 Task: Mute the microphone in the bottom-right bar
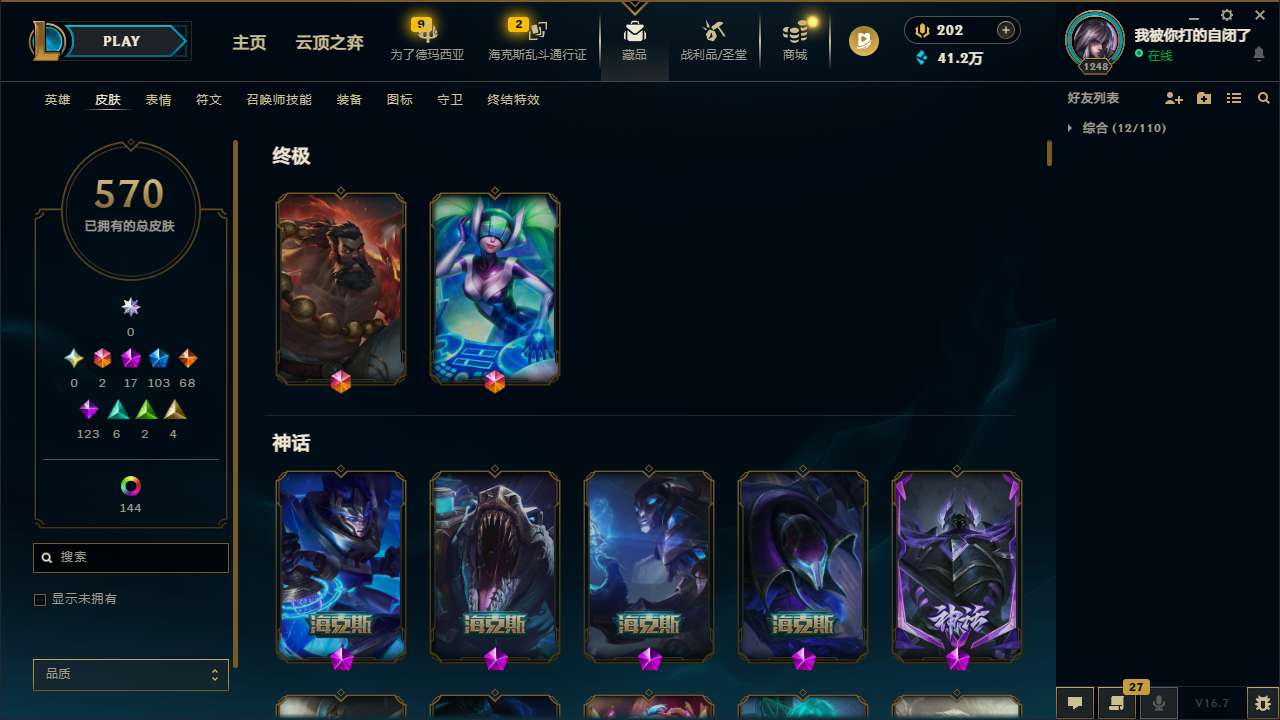[1158, 702]
